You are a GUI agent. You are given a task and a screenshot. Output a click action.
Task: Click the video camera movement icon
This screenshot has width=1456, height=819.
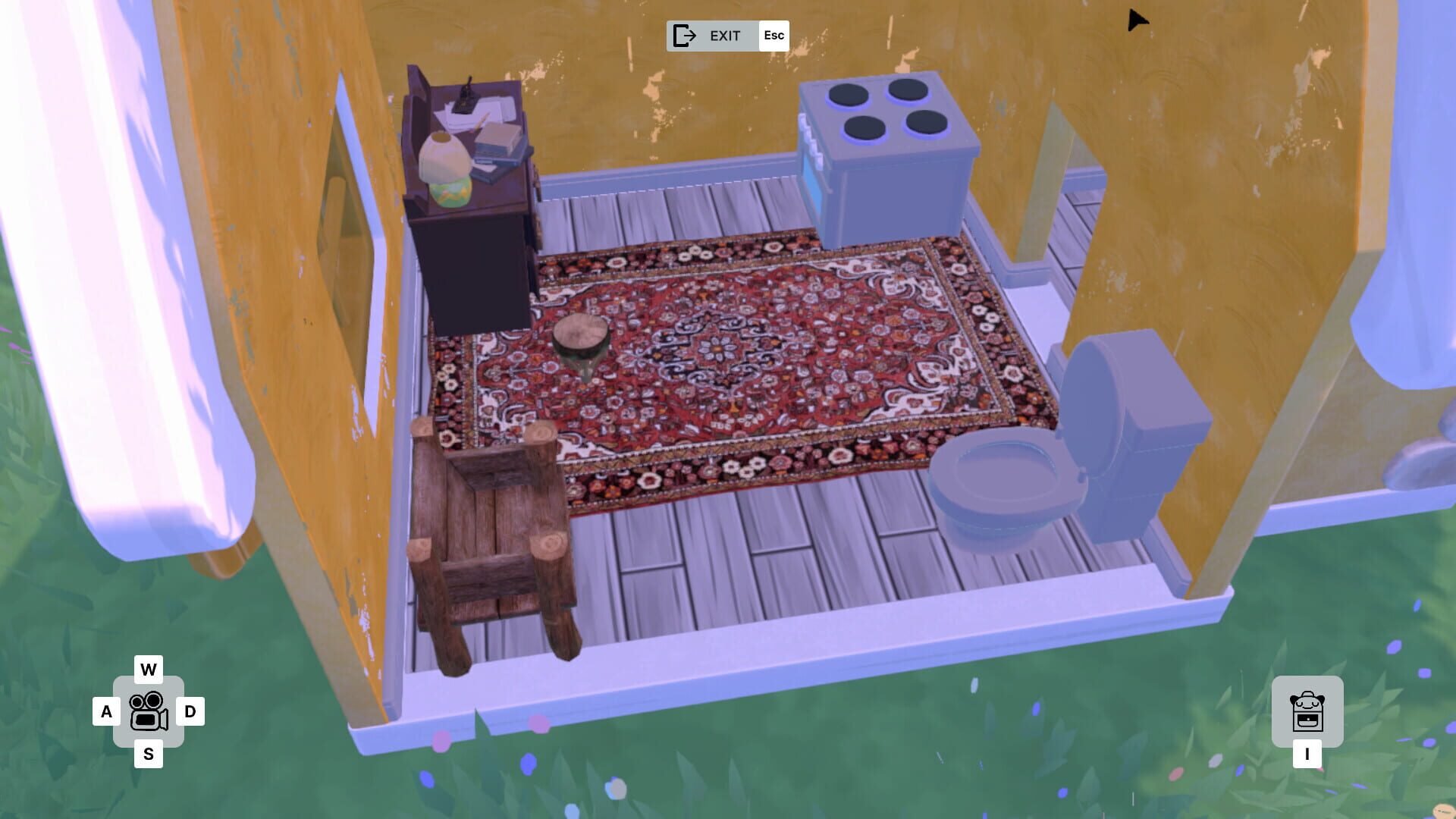[149, 714]
